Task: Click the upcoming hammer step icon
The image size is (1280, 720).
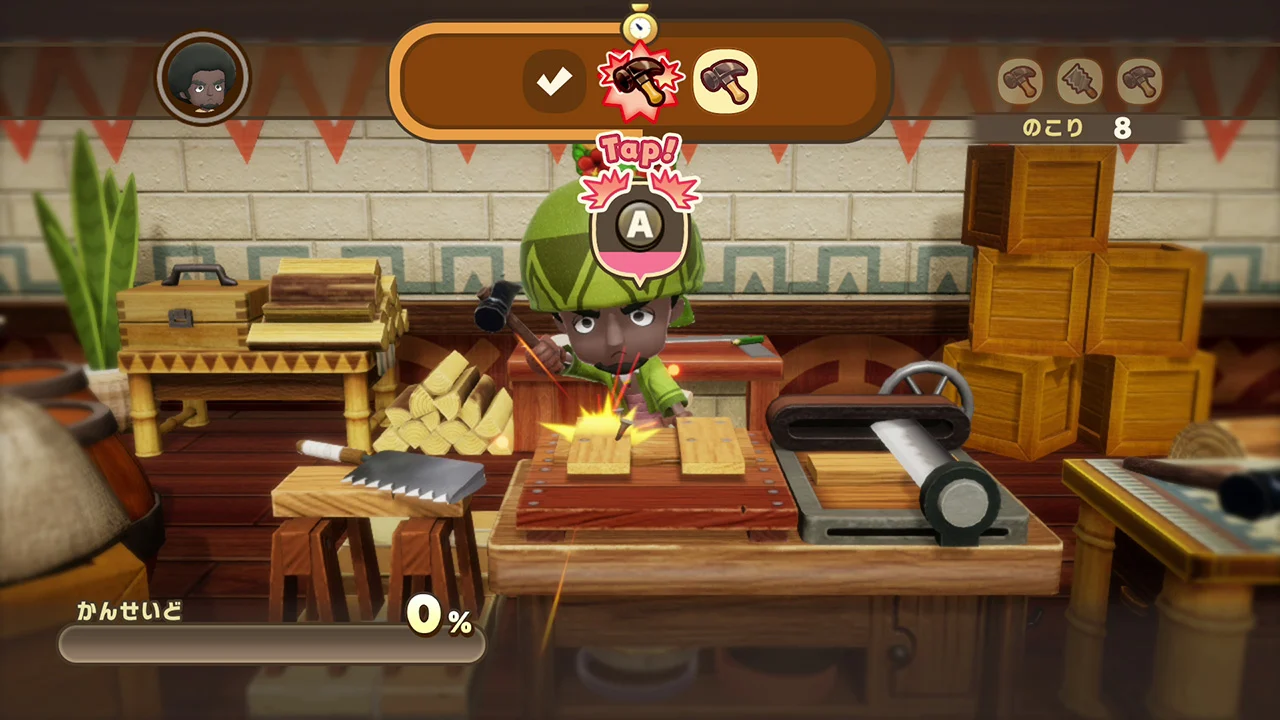Action: 727,80
